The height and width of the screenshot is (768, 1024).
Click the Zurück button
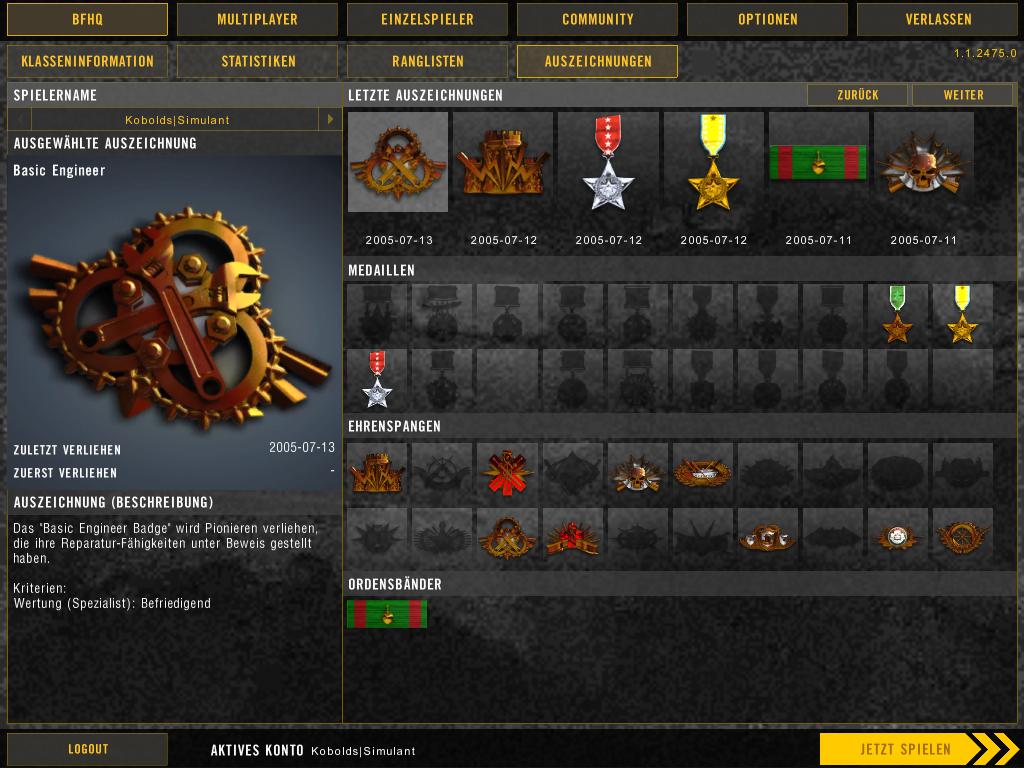[857, 95]
